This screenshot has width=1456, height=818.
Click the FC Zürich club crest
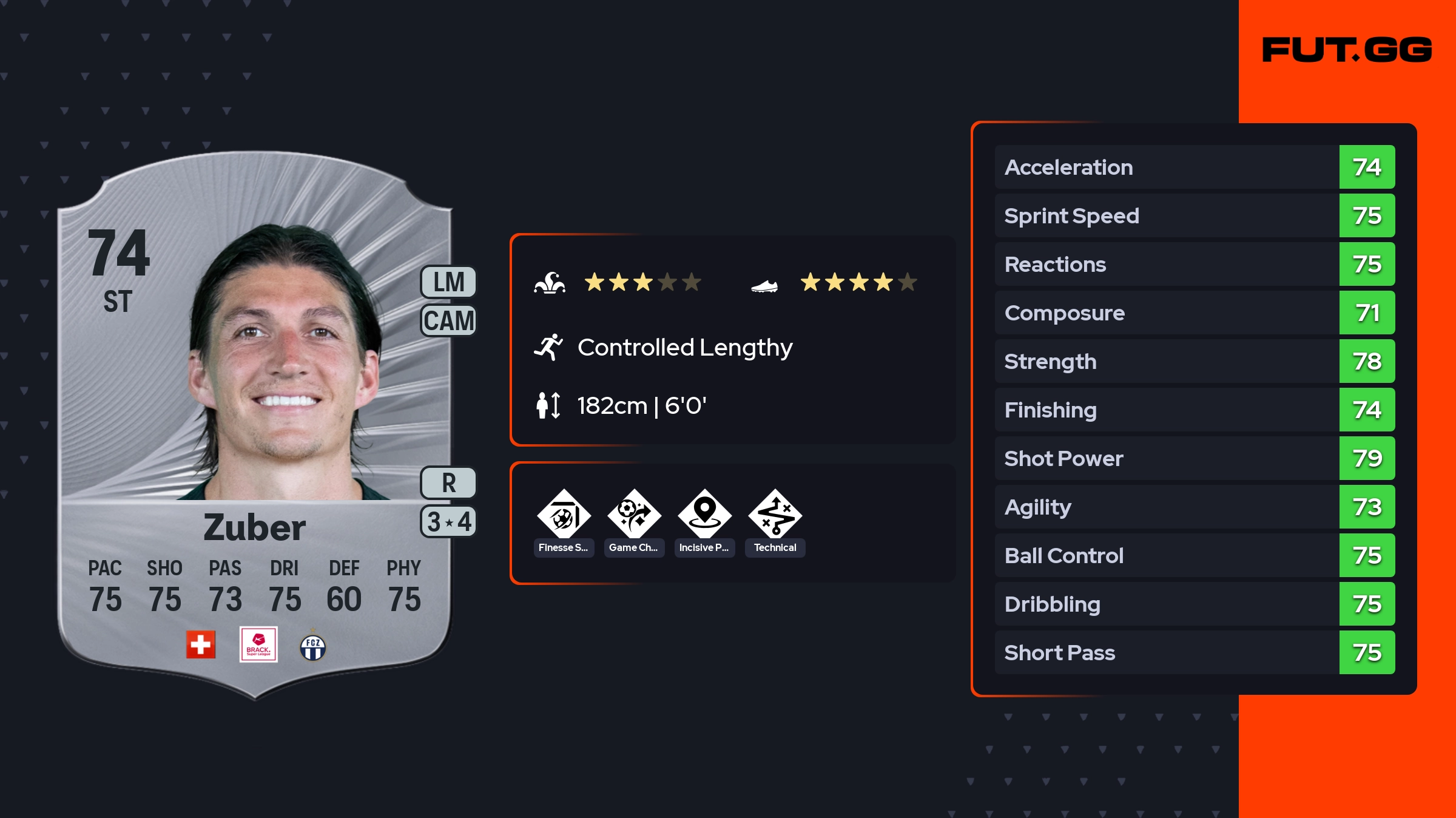pyautogui.click(x=313, y=647)
